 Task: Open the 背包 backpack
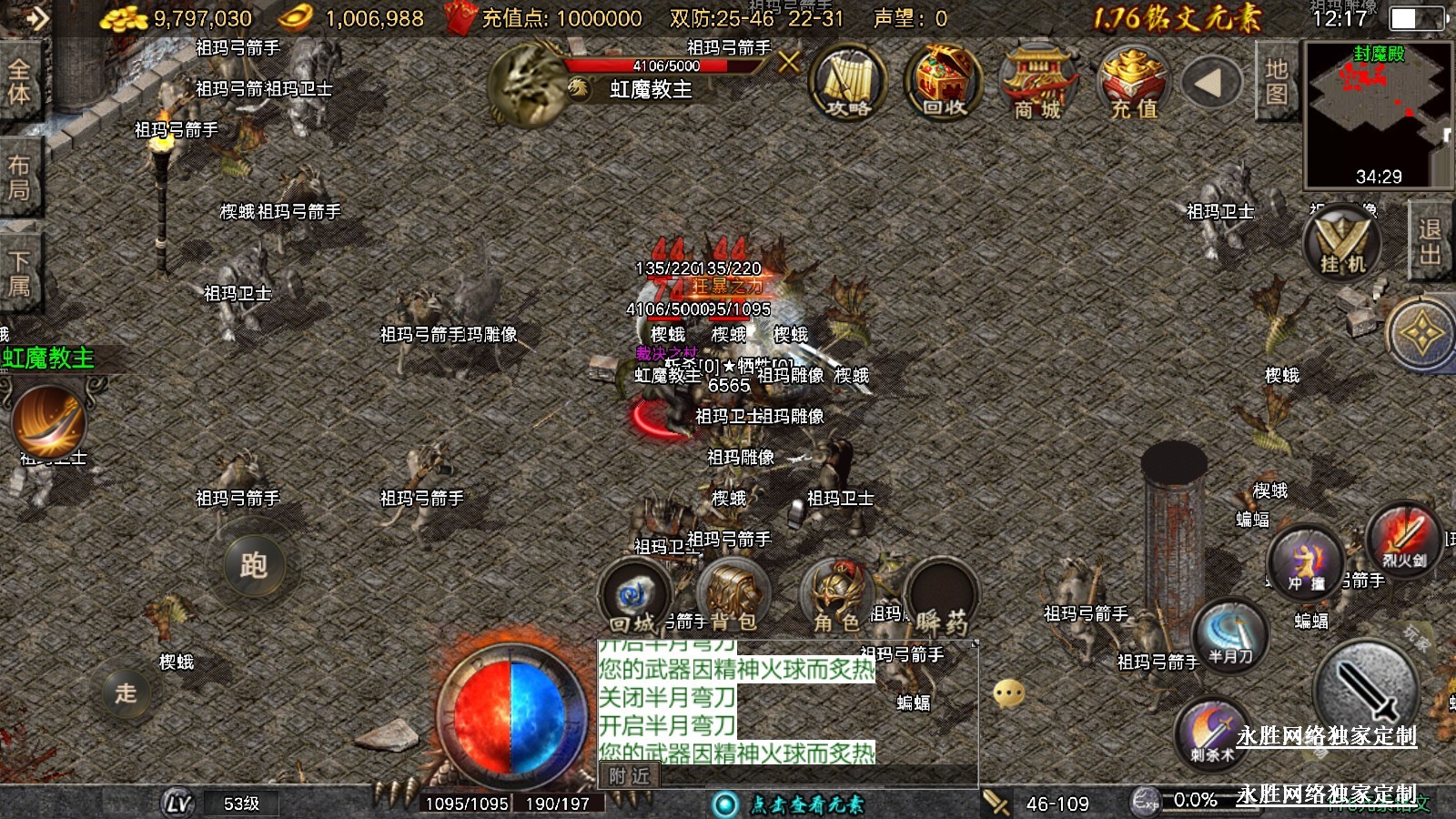(x=733, y=598)
